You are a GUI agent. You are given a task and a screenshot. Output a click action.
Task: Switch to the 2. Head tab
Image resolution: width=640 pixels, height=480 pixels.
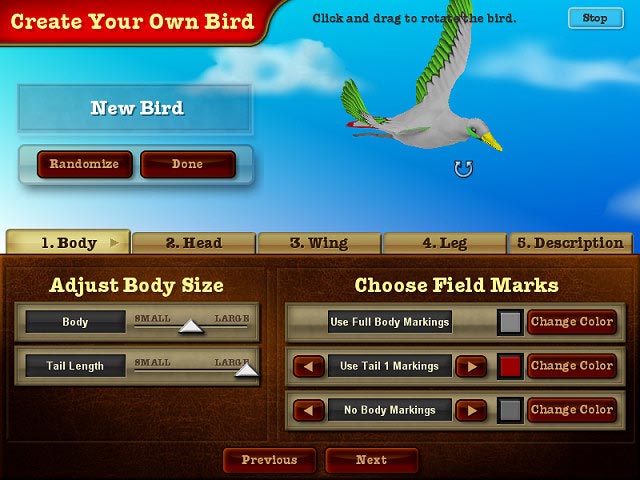pyautogui.click(x=194, y=243)
